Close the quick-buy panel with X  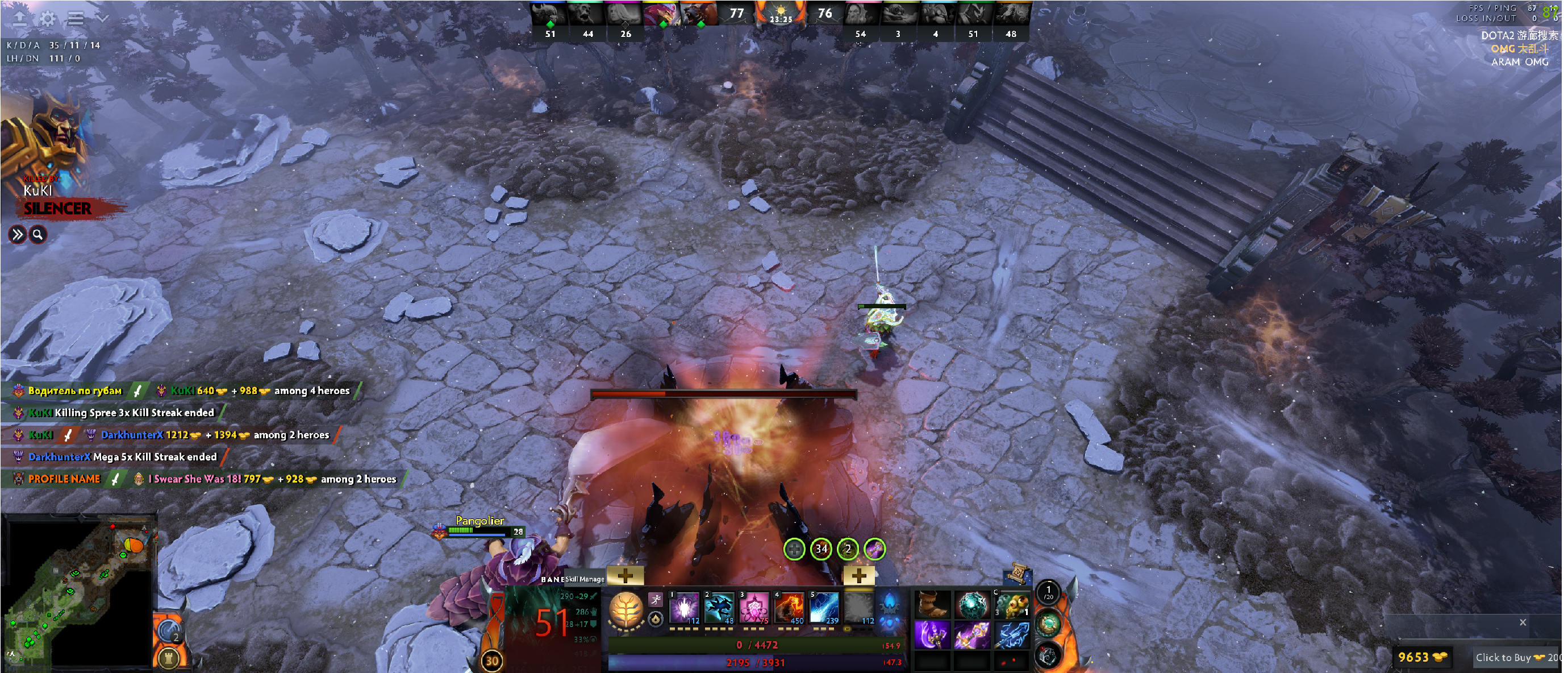pos(1523,622)
